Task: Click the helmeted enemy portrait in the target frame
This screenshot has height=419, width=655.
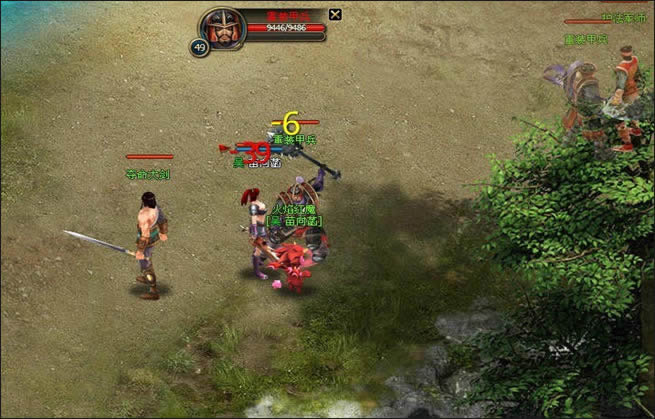Action: (x=223, y=28)
